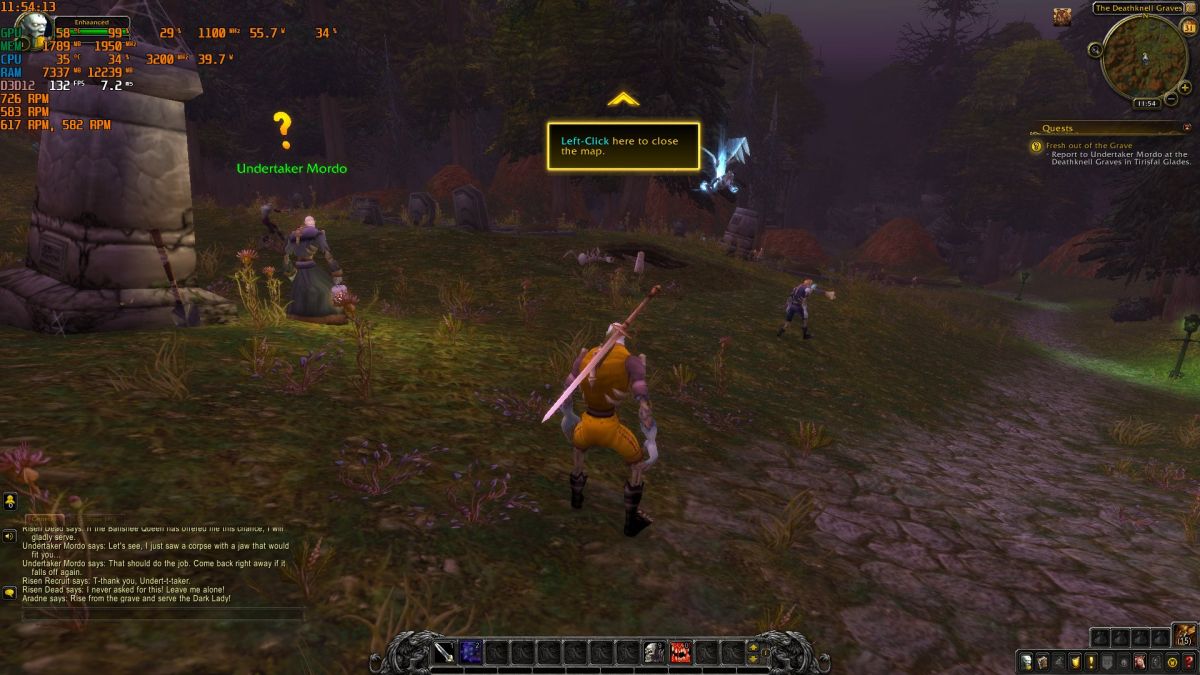This screenshot has width=1200, height=675.
Task: Open the calendar button beside the minimap
Action: tap(1188, 28)
